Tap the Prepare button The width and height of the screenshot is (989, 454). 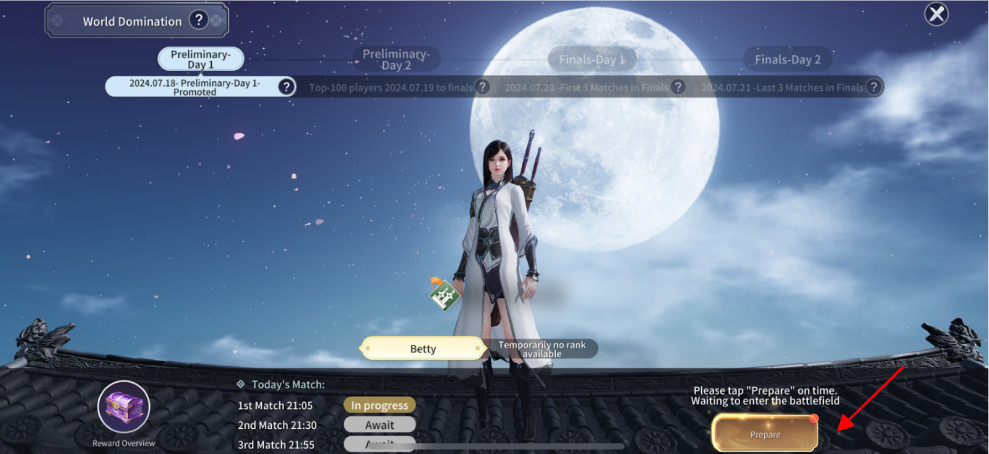pos(765,434)
